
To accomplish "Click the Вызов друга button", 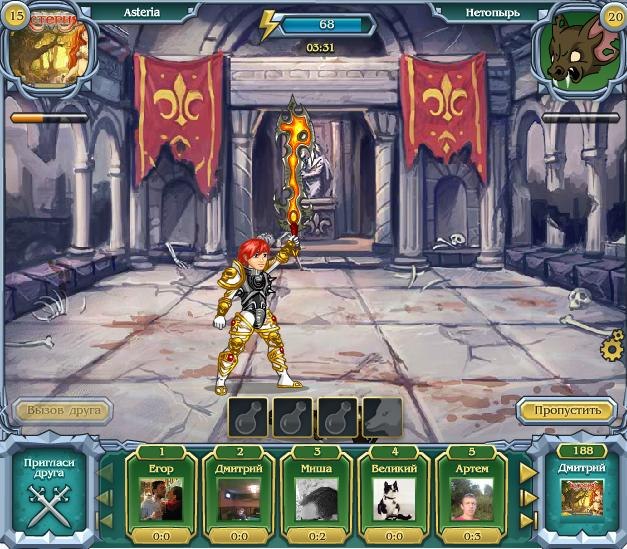I will 63,411.
